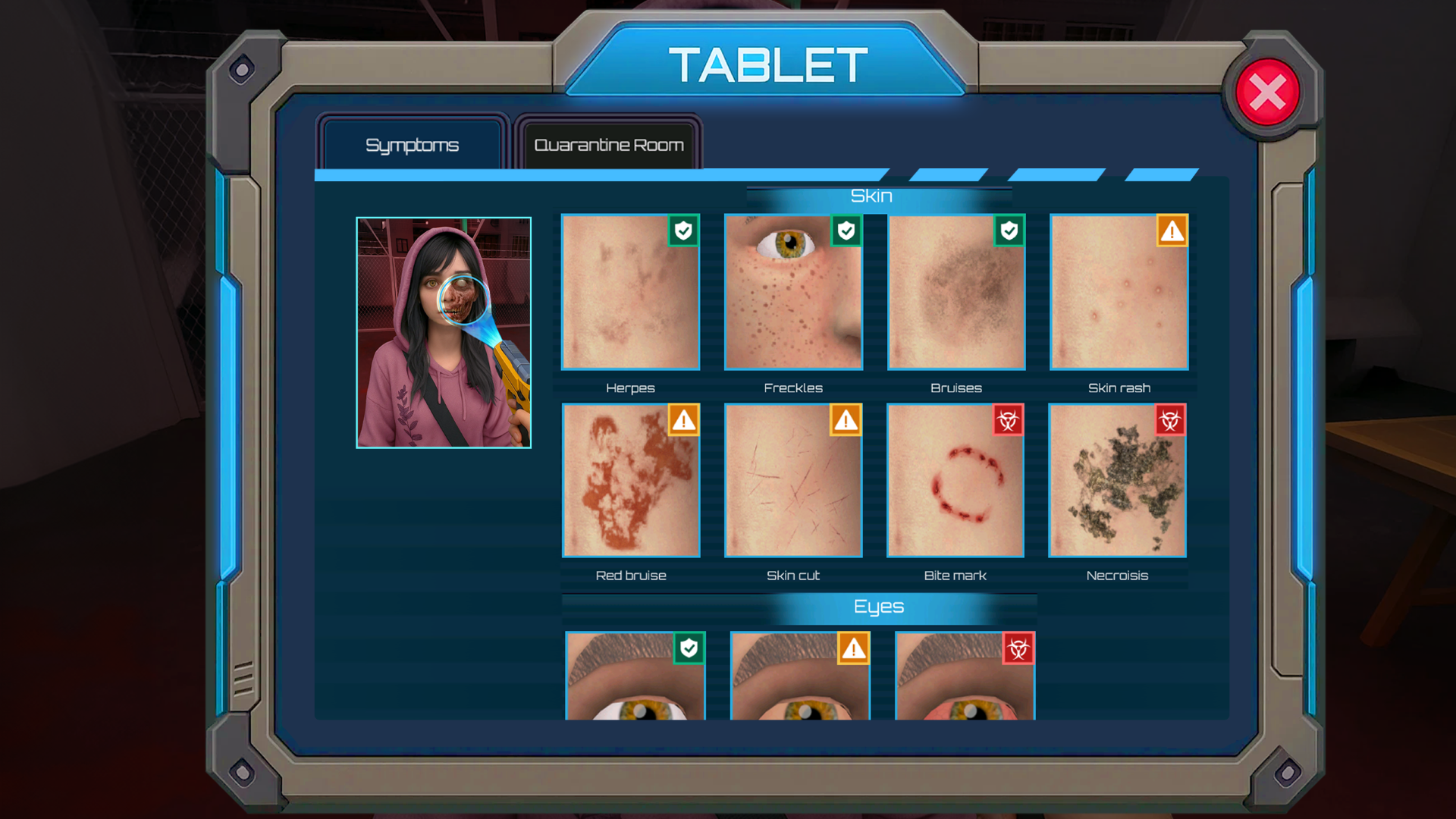
Task: Switch to the Quarantine Room tab
Action: [608, 145]
